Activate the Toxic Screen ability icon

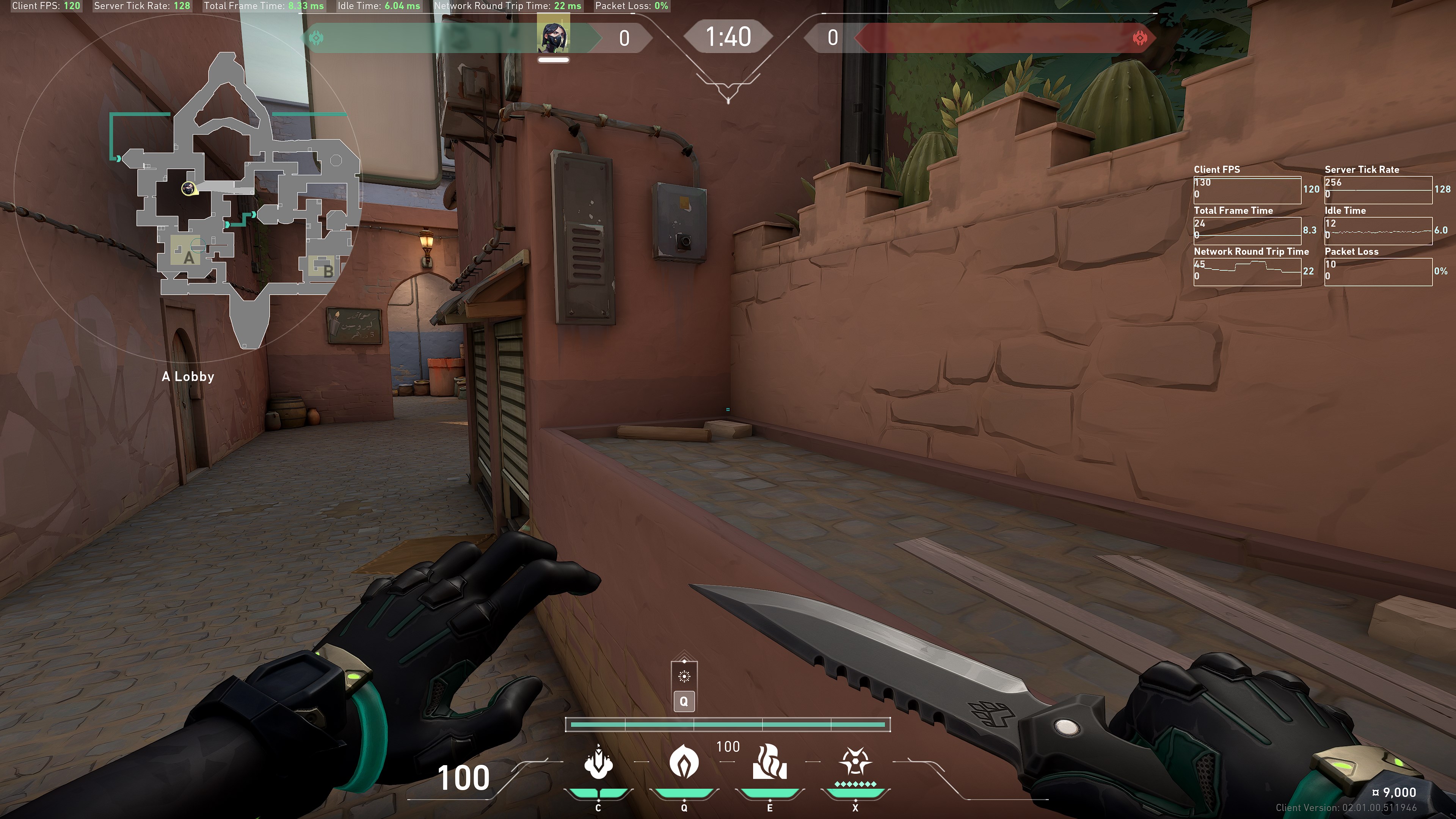[769, 763]
